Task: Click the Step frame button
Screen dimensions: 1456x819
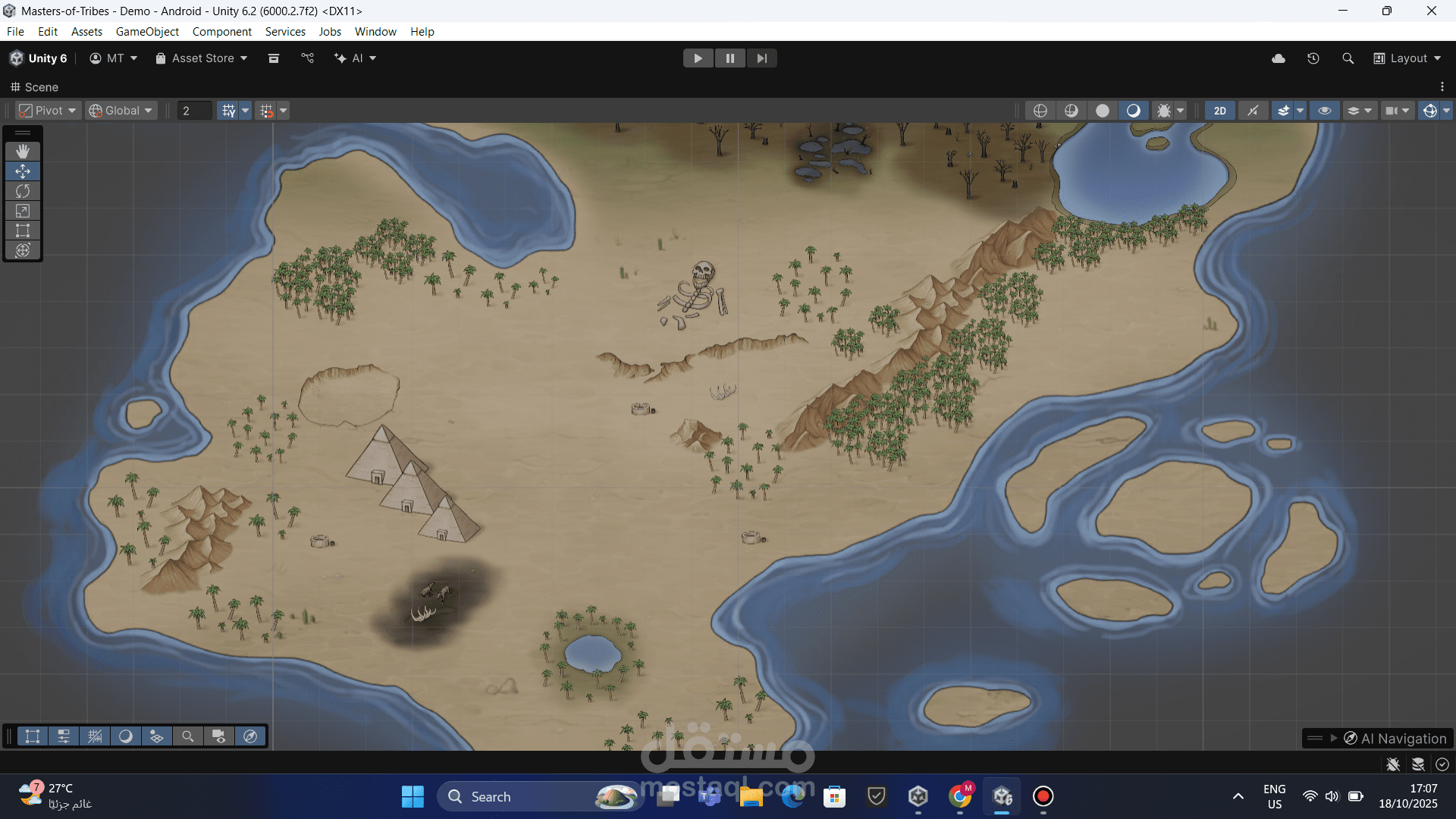Action: click(761, 58)
